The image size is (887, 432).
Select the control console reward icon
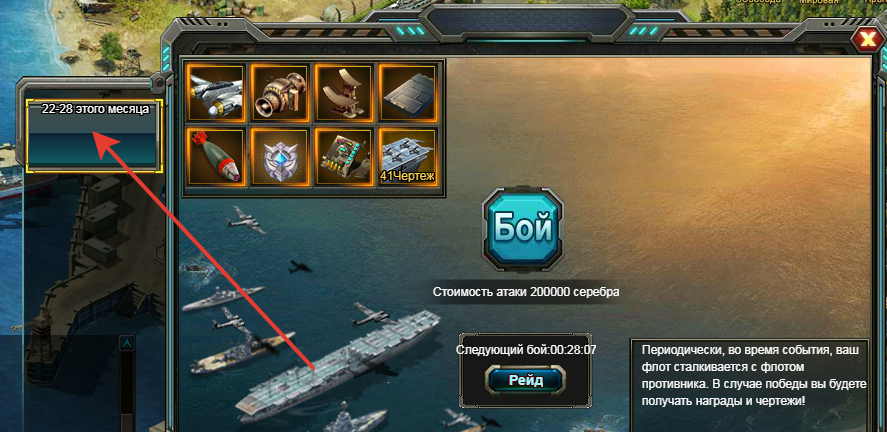[x=344, y=157]
